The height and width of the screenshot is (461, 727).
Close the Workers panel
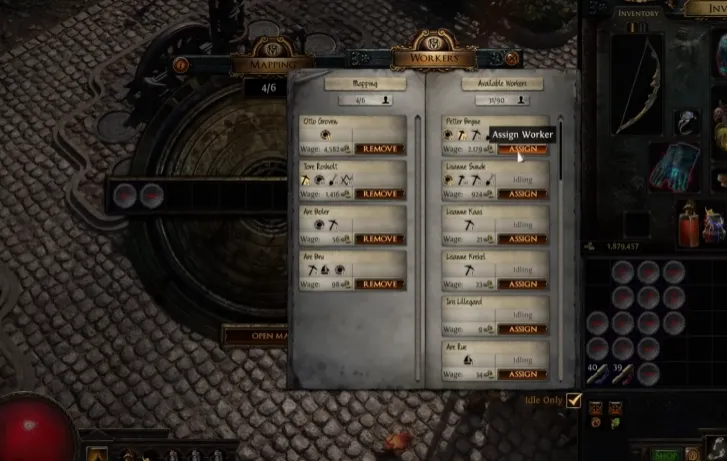coord(513,59)
